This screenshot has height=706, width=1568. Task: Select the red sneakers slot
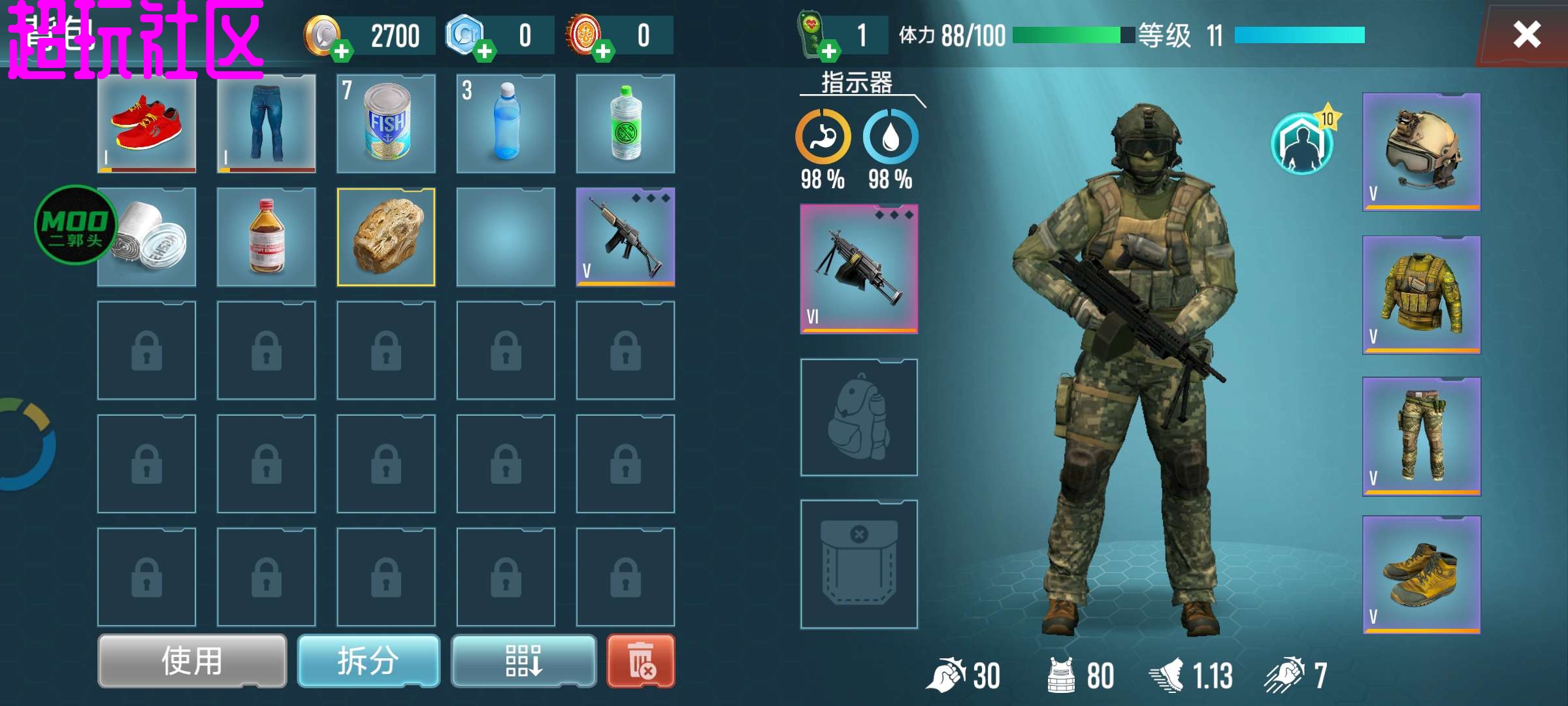147,124
